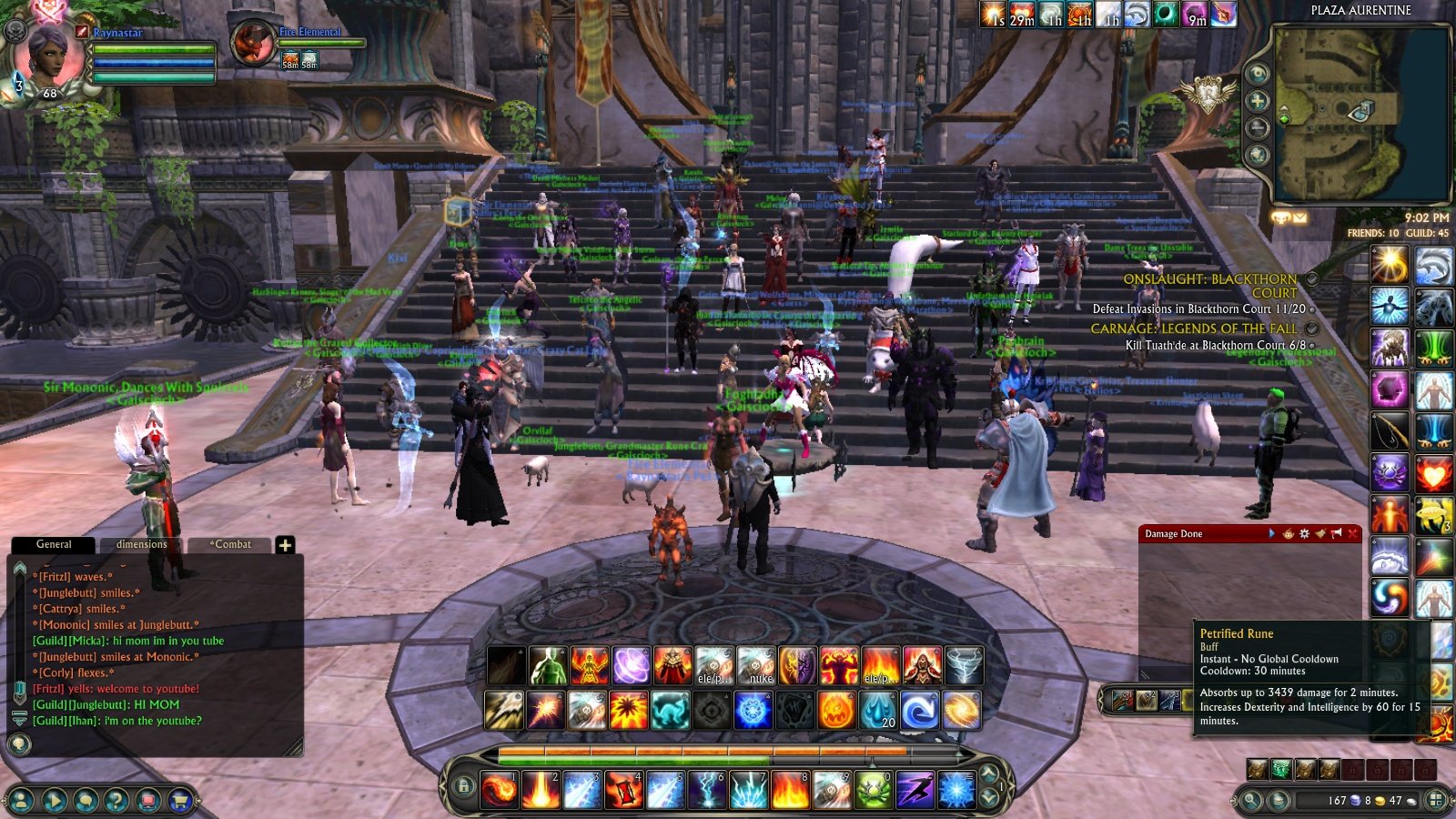Viewport: 1456px width, 819px height.
Task: Open the help question mark menu
Action: point(116,801)
